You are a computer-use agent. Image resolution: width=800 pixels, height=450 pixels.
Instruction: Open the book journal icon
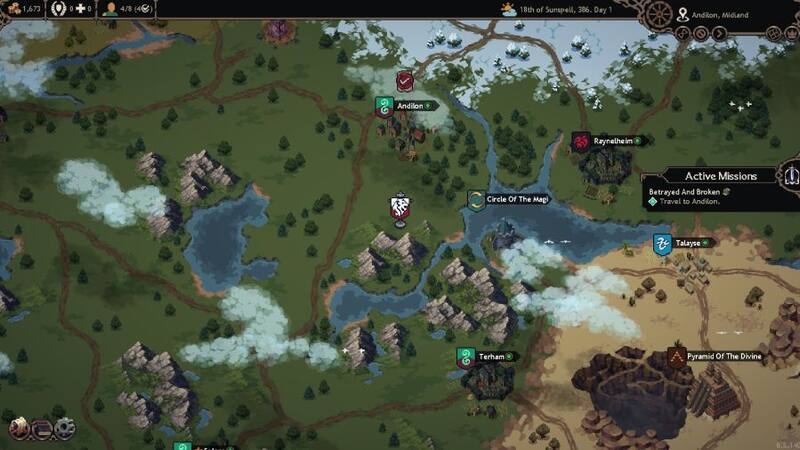42,429
